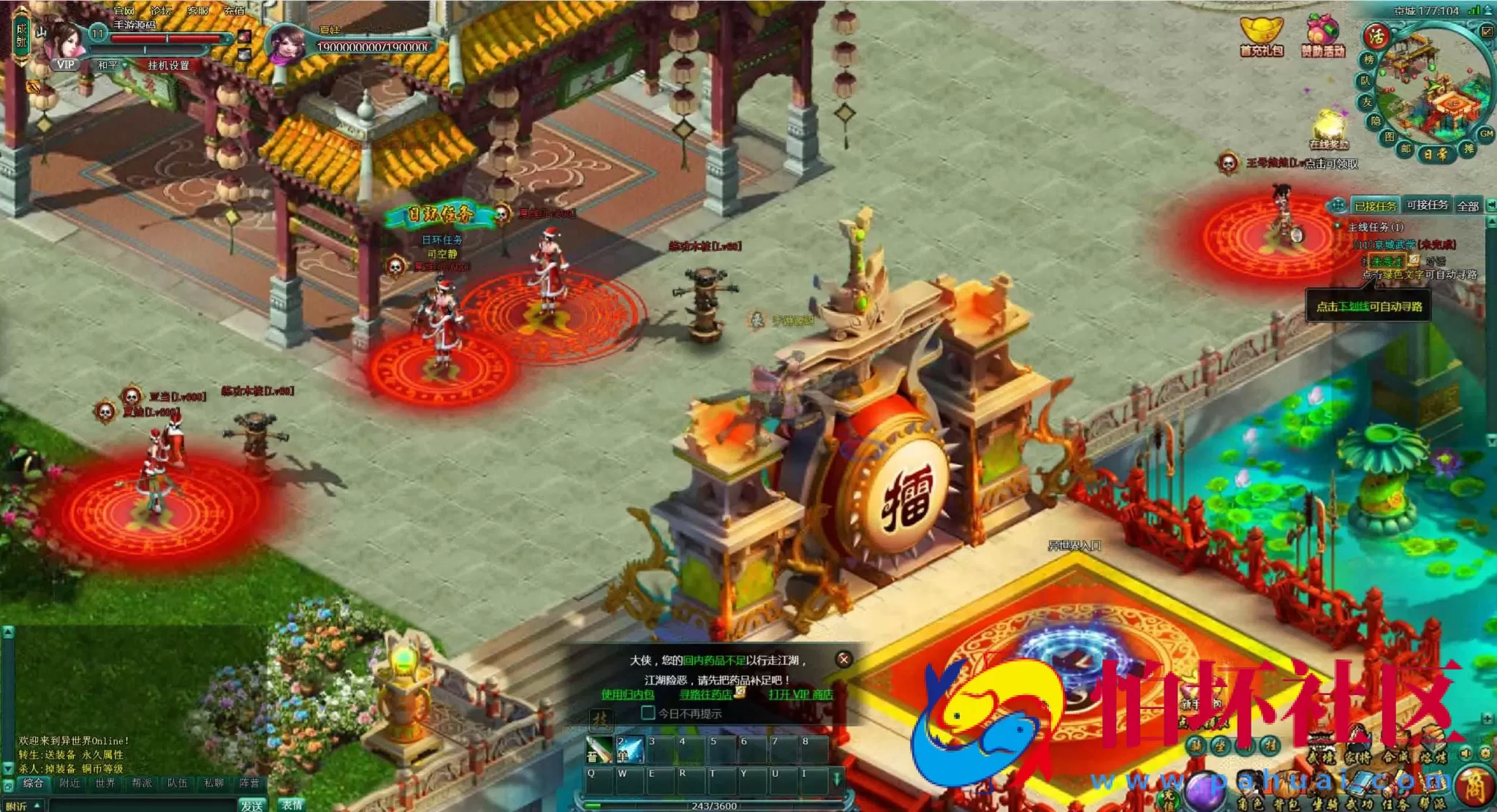Activate the sword skill in hotbar slot 1

tap(599, 750)
